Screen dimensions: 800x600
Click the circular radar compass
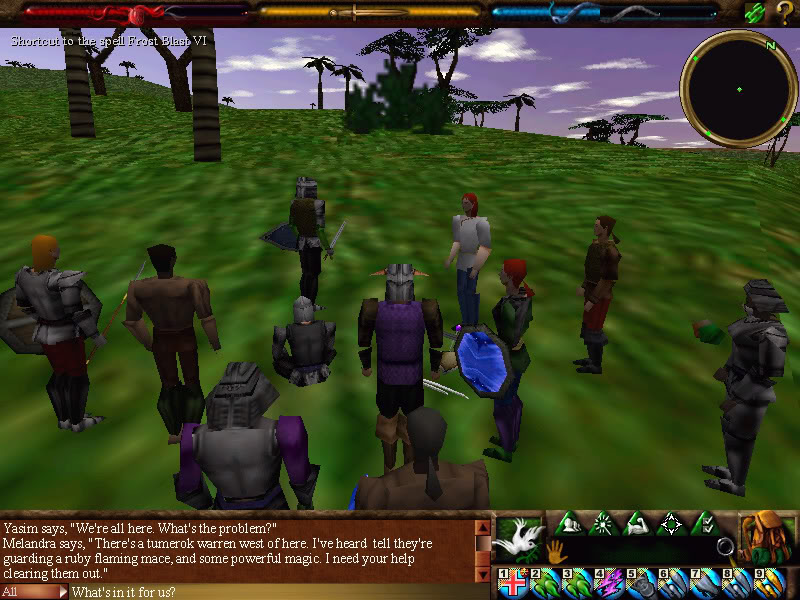point(738,89)
